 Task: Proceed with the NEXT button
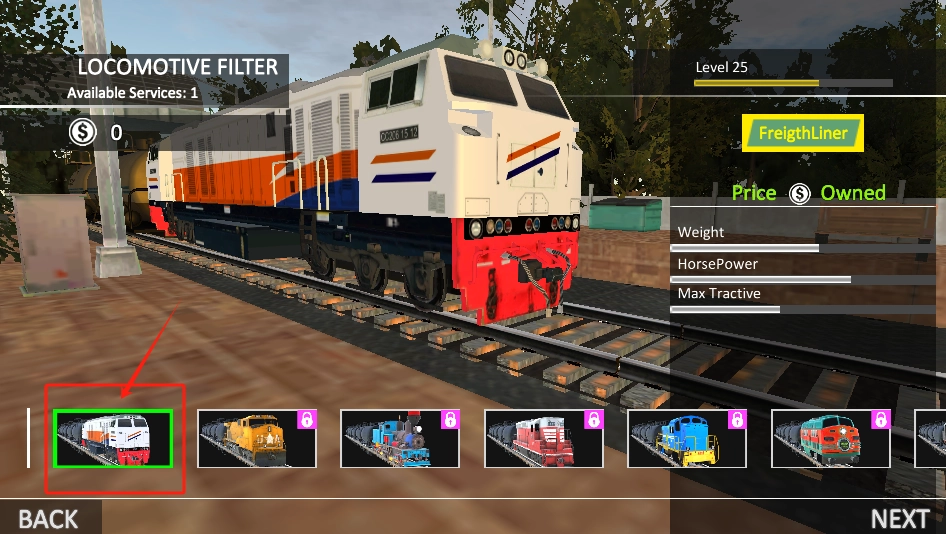899,518
